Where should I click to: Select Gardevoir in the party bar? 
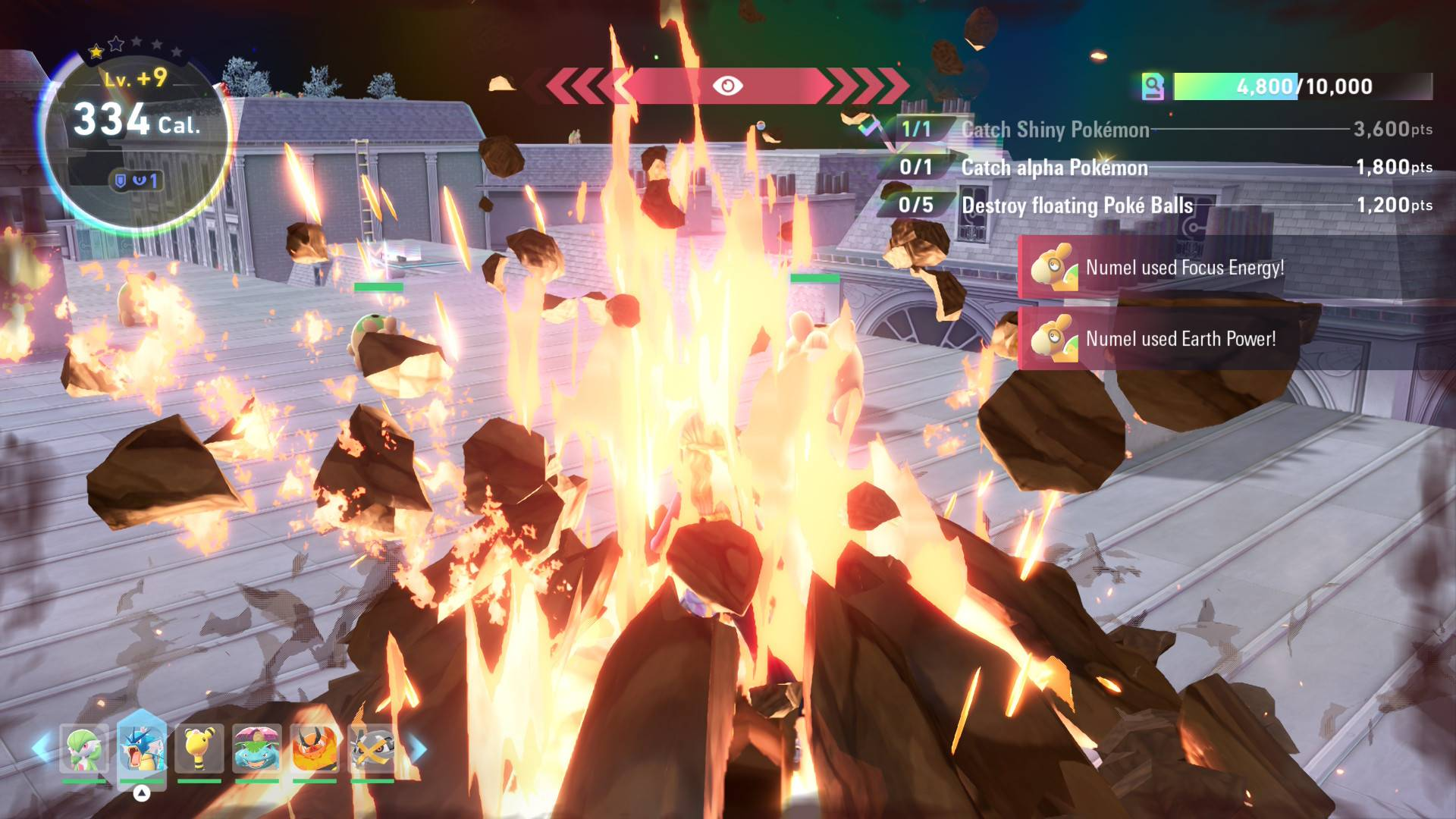tap(84, 749)
